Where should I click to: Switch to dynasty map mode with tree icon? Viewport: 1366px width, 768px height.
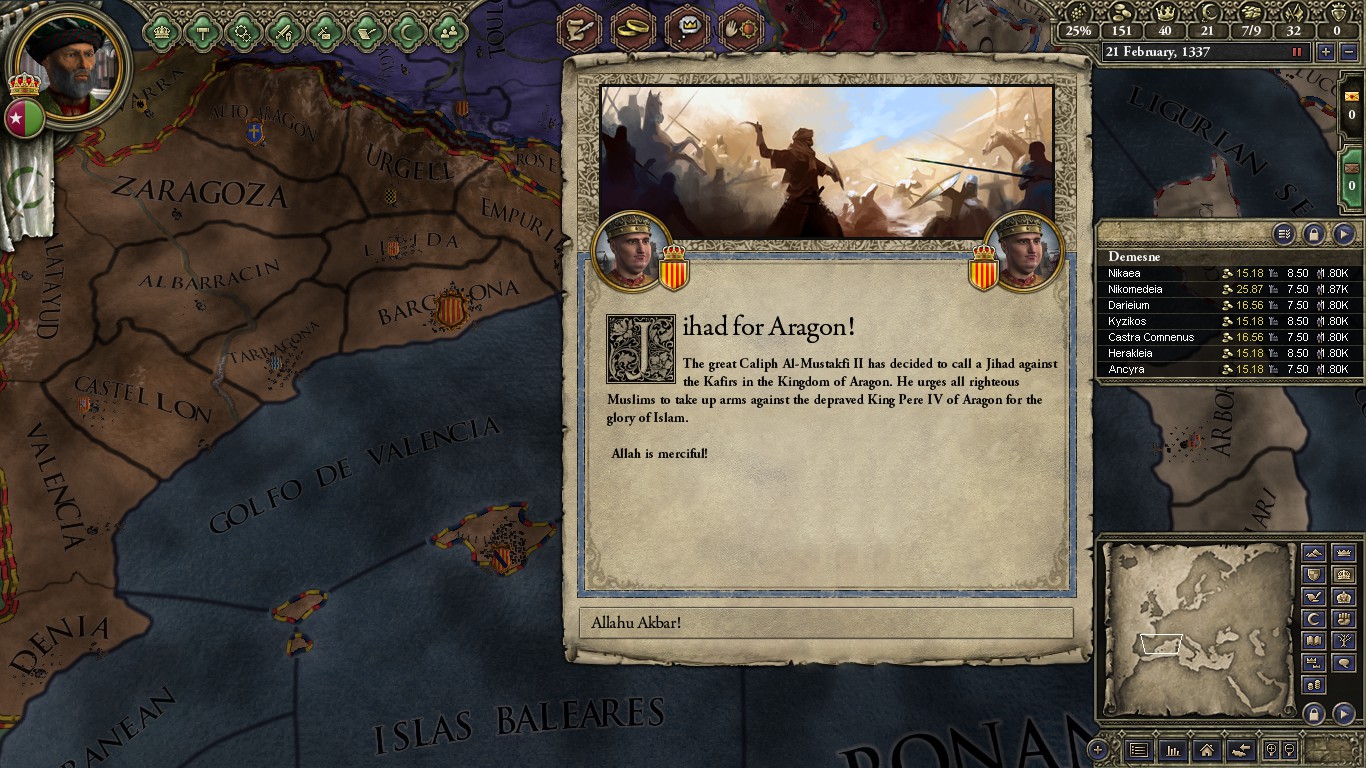[x=1344, y=641]
